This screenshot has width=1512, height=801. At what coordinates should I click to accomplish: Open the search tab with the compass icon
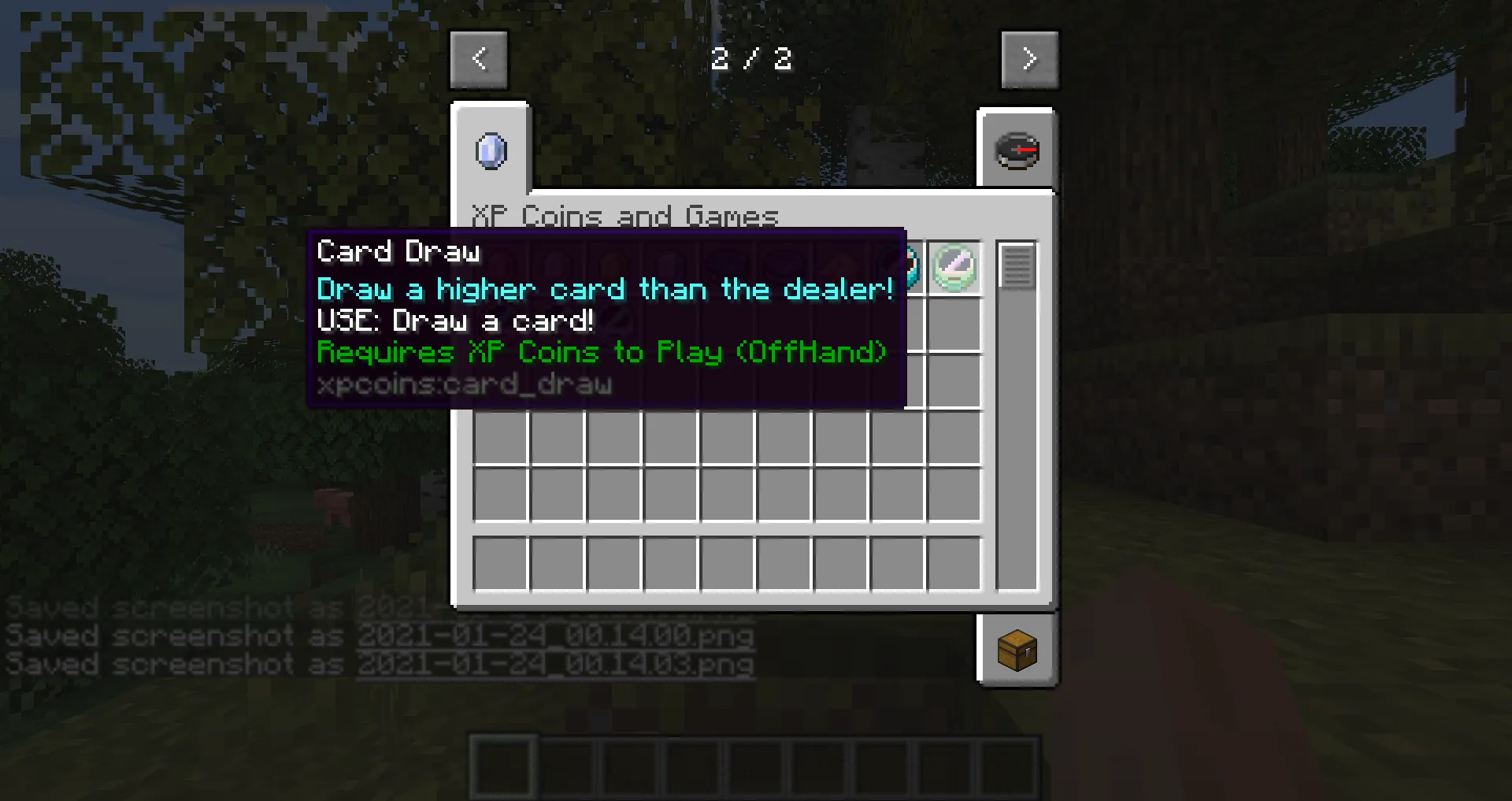pyautogui.click(x=1017, y=150)
